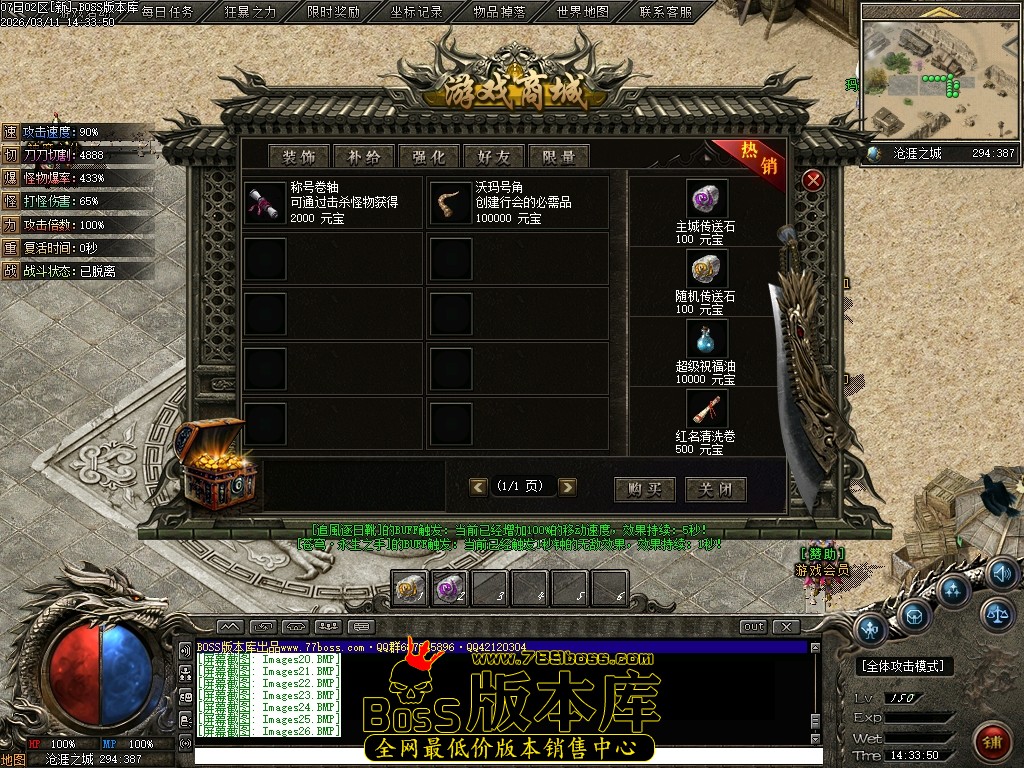Click the 购买 buy button
The height and width of the screenshot is (768, 1024).
(645, 489)
